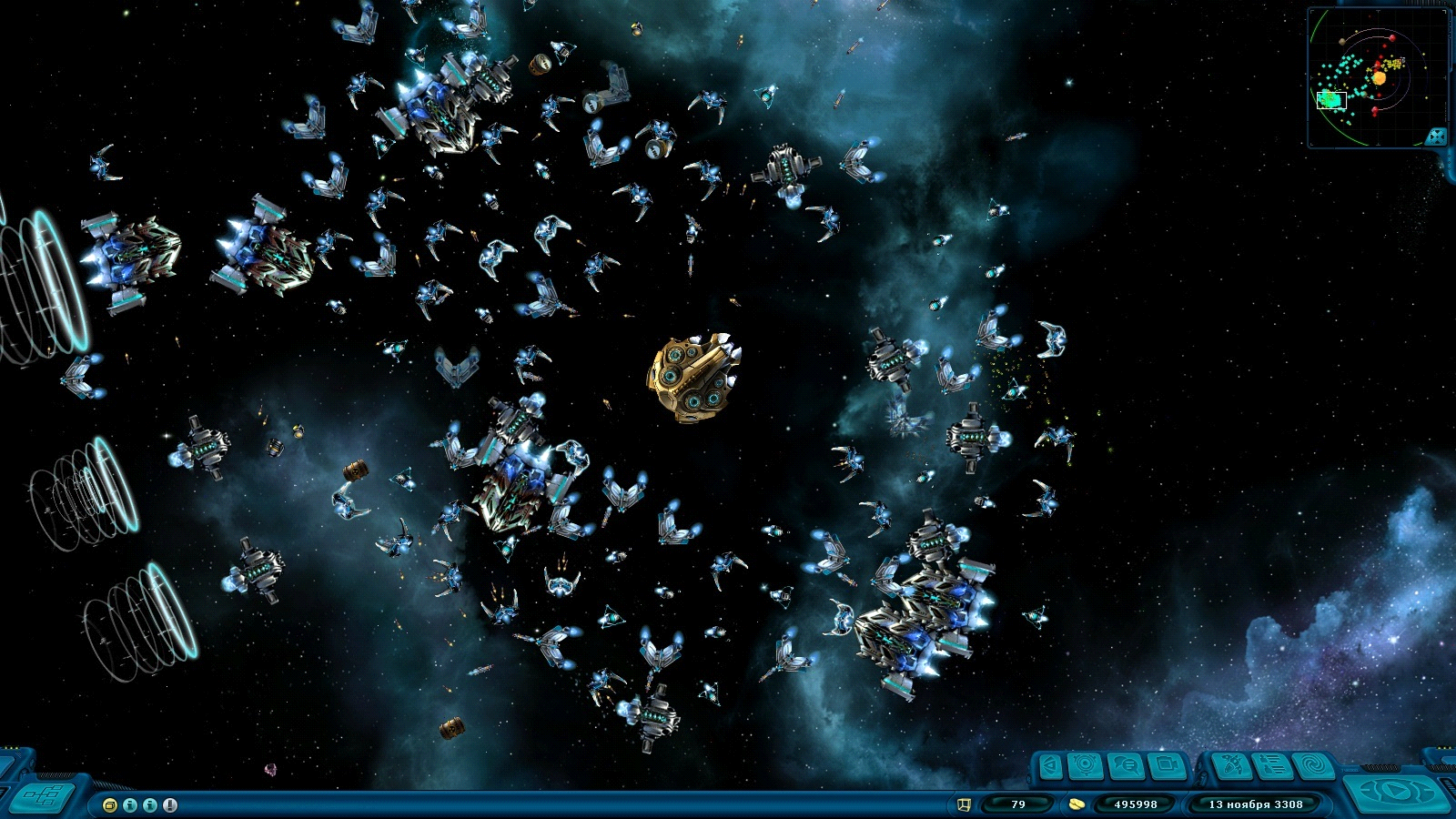Toggle the minimap expand arrows button

tap(1435, 136)
